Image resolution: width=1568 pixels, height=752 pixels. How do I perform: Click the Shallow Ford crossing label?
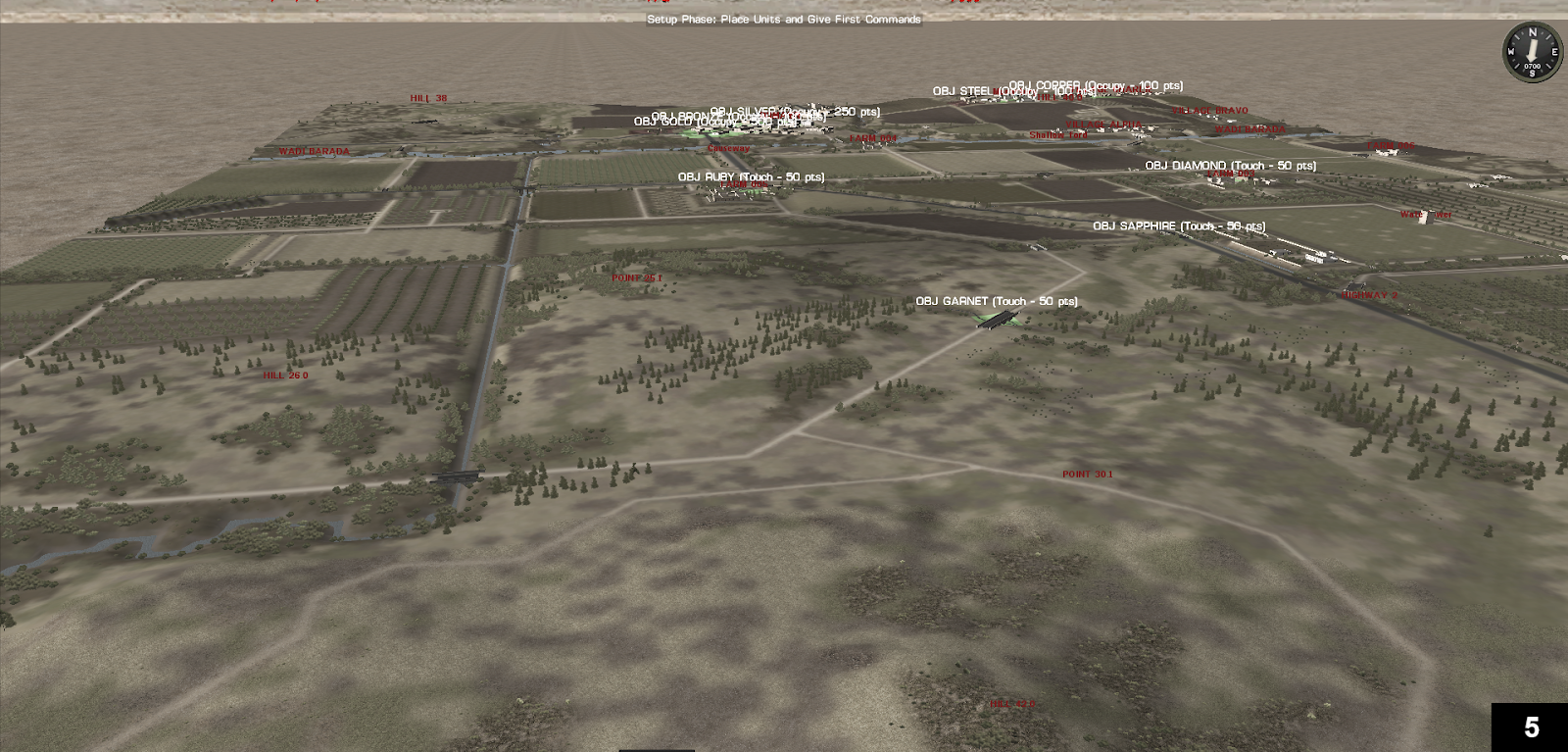1058,135
